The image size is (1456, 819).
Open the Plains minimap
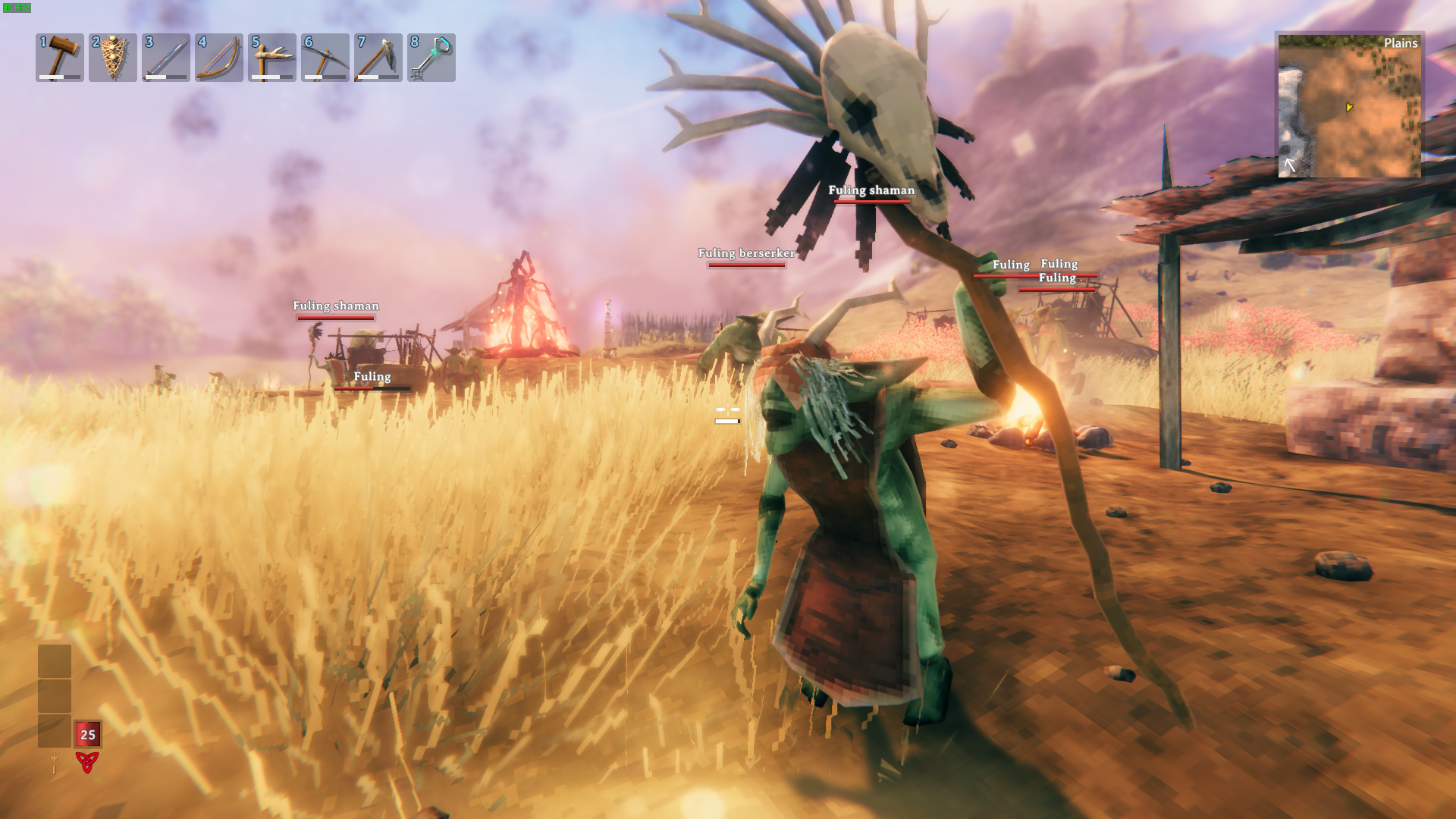[1349, 106]
